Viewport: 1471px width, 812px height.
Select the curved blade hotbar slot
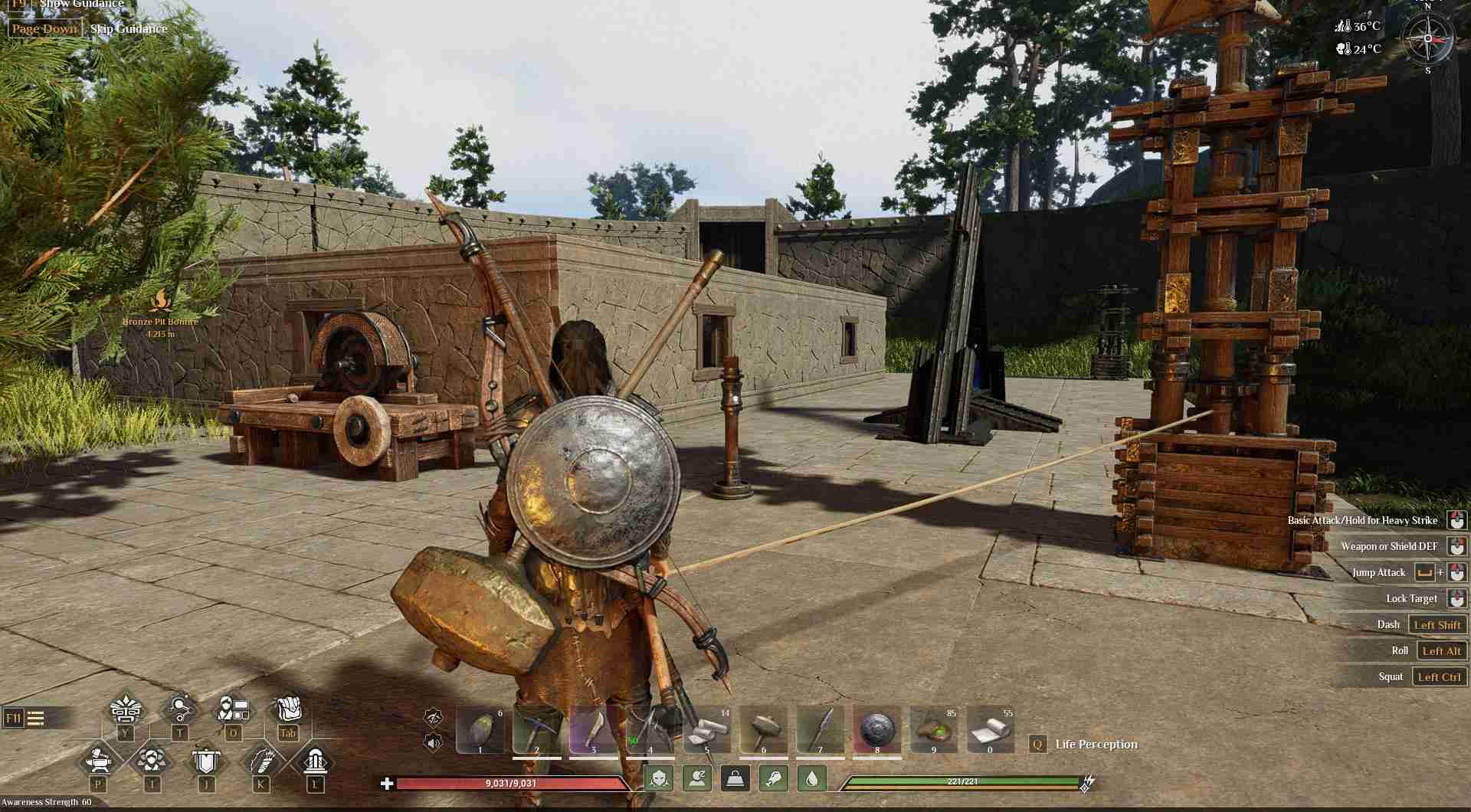593,729
